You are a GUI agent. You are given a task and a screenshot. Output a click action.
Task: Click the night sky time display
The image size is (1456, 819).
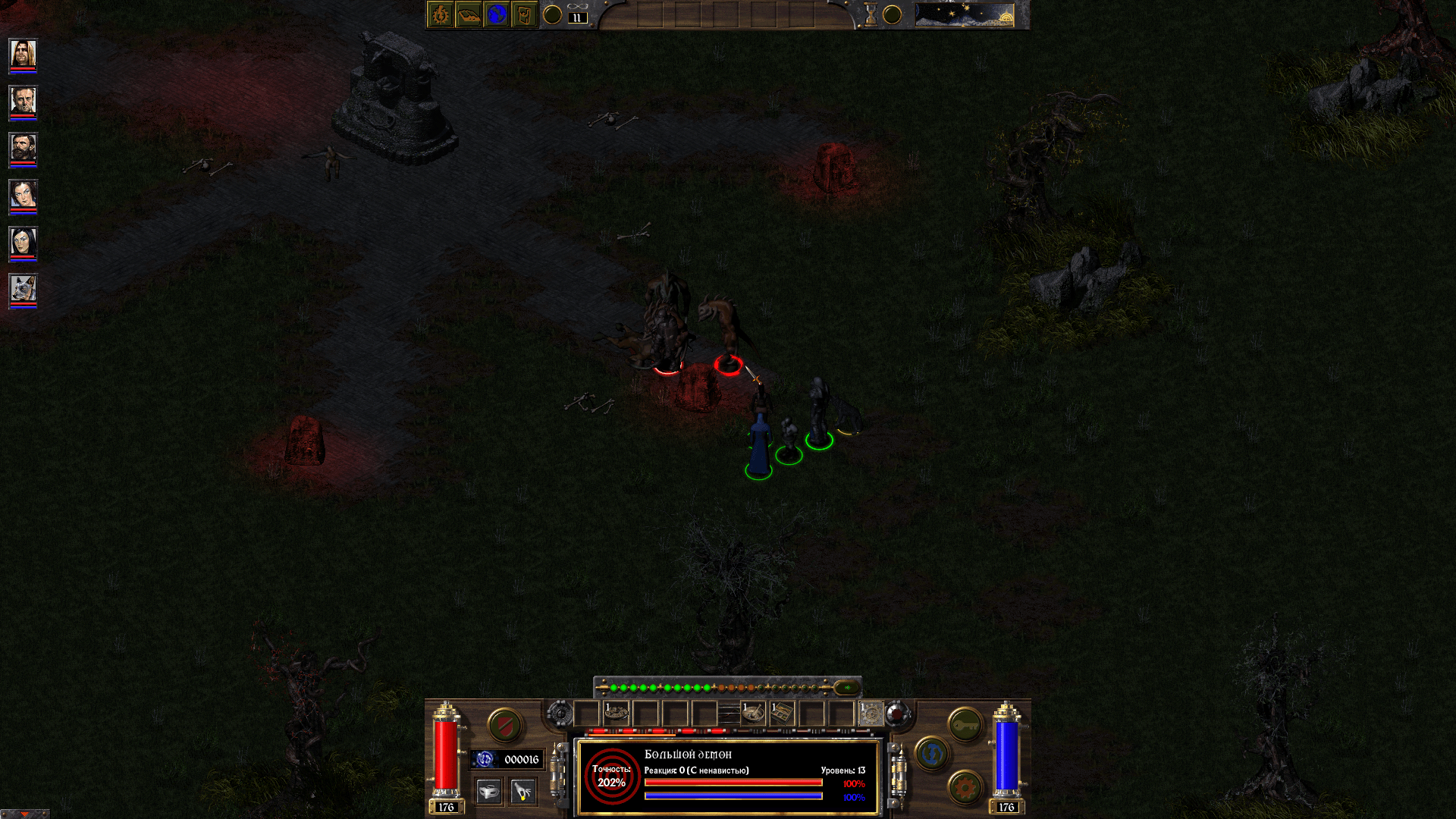coord(963,14)
